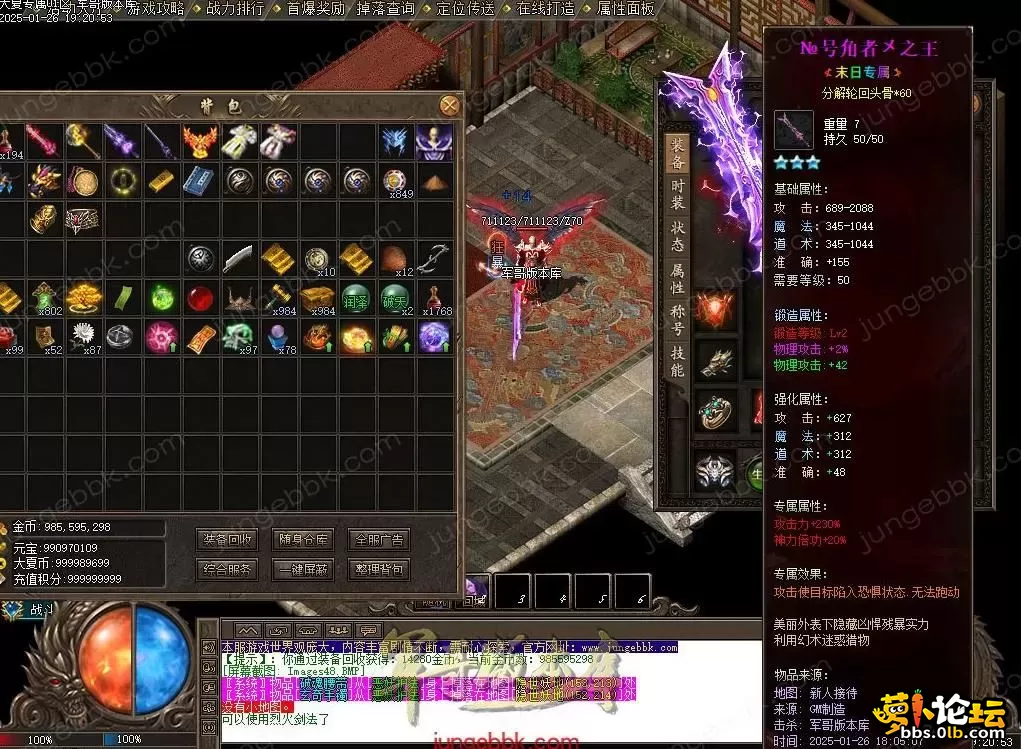1021x749 pixels.
Task: Open the 技能 skills tab
Action: [x=677, y=362]
